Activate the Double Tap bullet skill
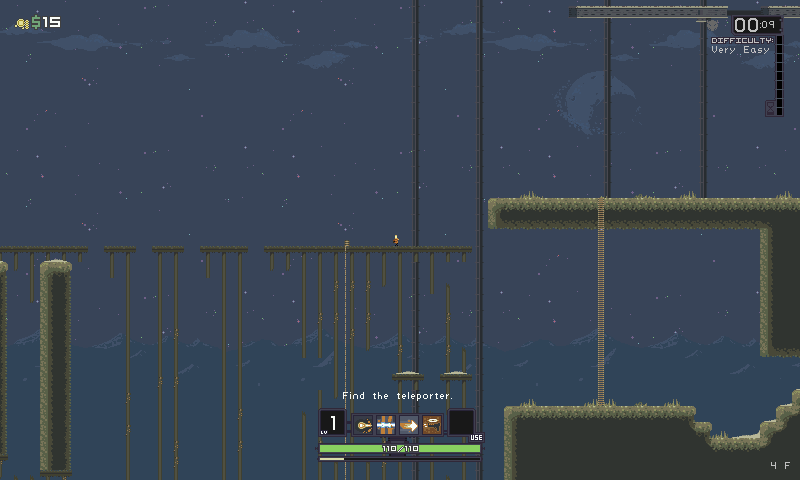Image resolution: width=800 pixels, height=480 pixels. pyautogui.click(x=363, y=424)
